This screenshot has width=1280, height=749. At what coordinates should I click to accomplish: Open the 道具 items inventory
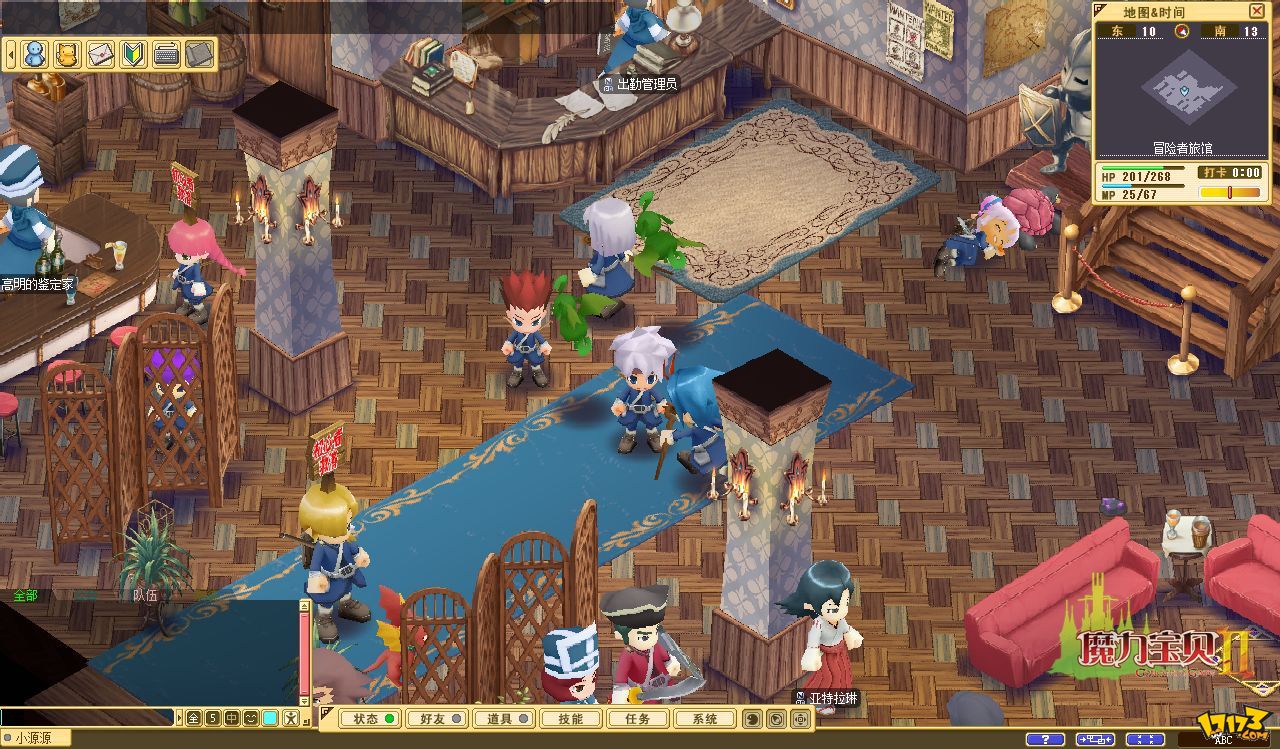pos(501,718)
